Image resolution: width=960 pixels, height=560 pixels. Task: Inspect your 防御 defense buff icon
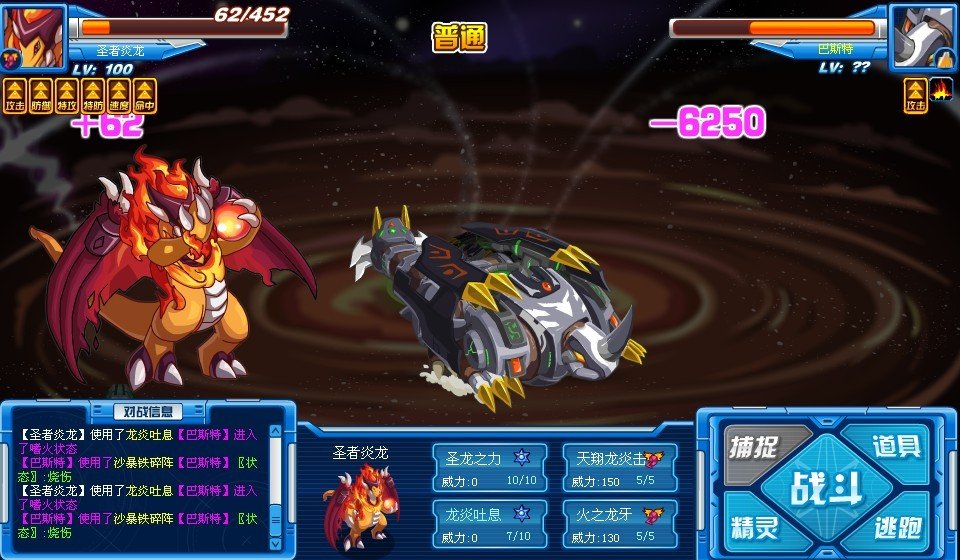coord(41,96)
